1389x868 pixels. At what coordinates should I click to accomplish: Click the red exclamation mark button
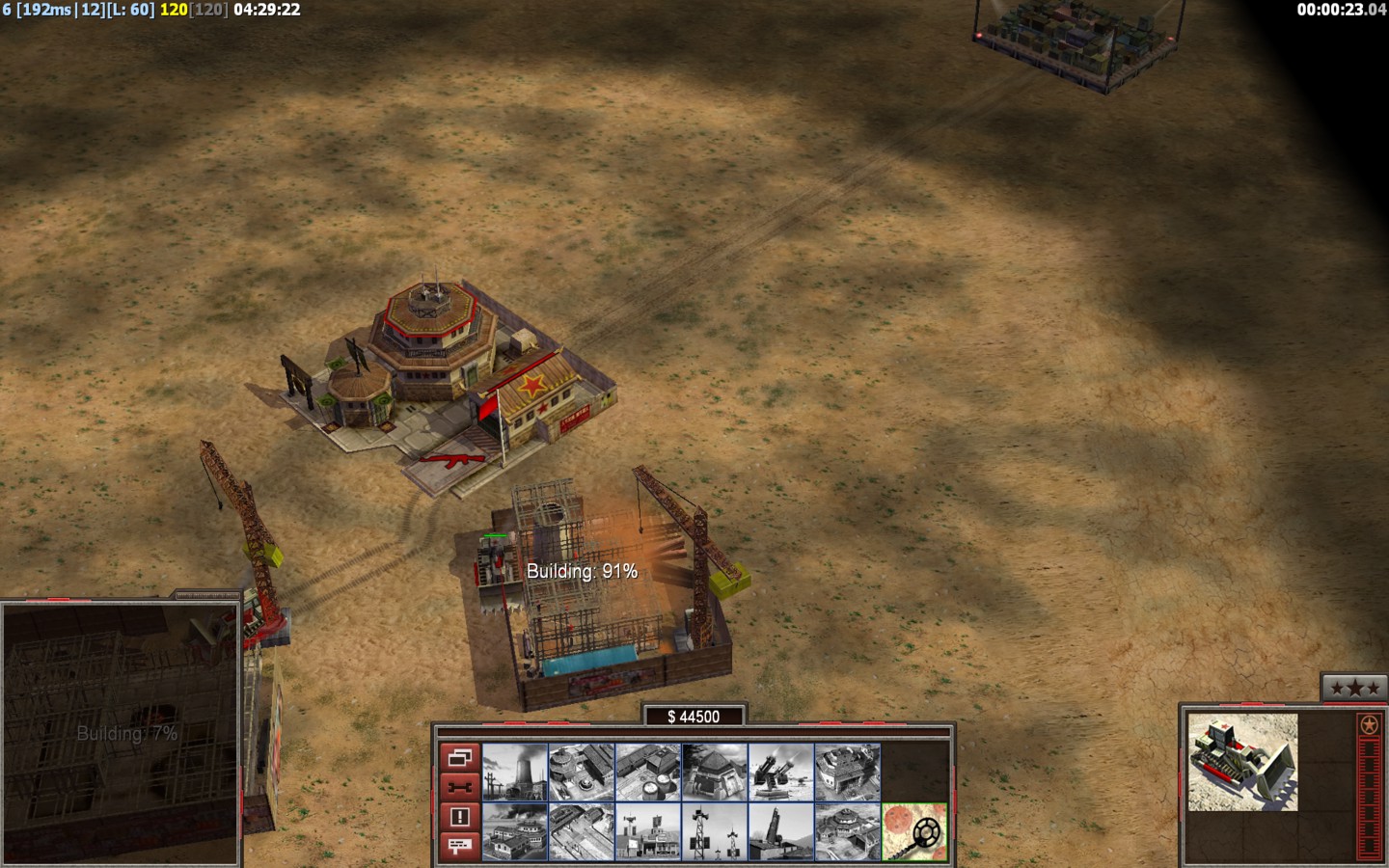(x=459, y=817)
